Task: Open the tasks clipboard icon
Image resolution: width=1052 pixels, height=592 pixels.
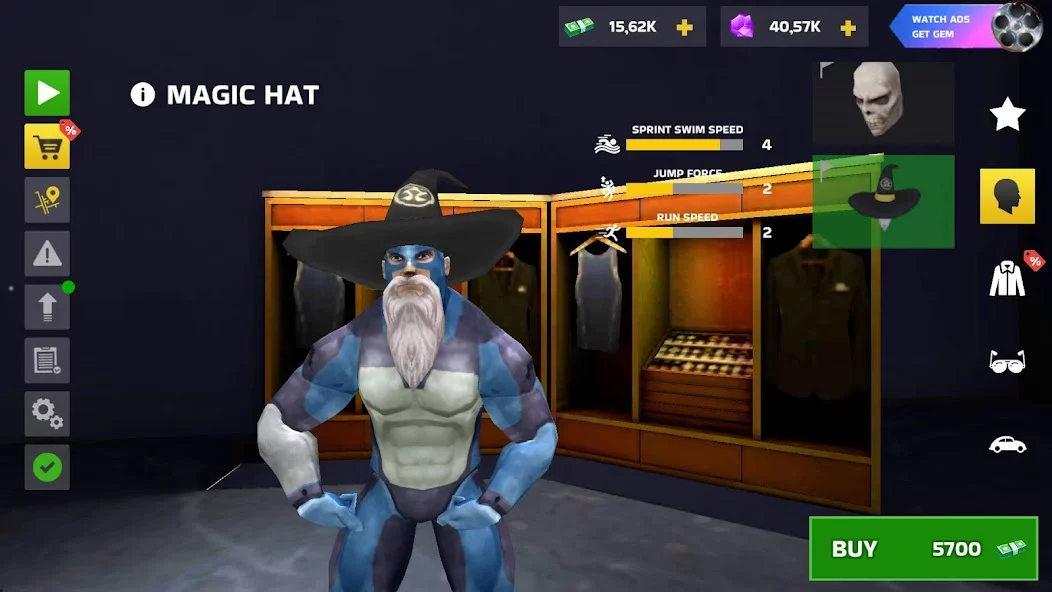Action: pyautogui.click(x=47, y=360)
